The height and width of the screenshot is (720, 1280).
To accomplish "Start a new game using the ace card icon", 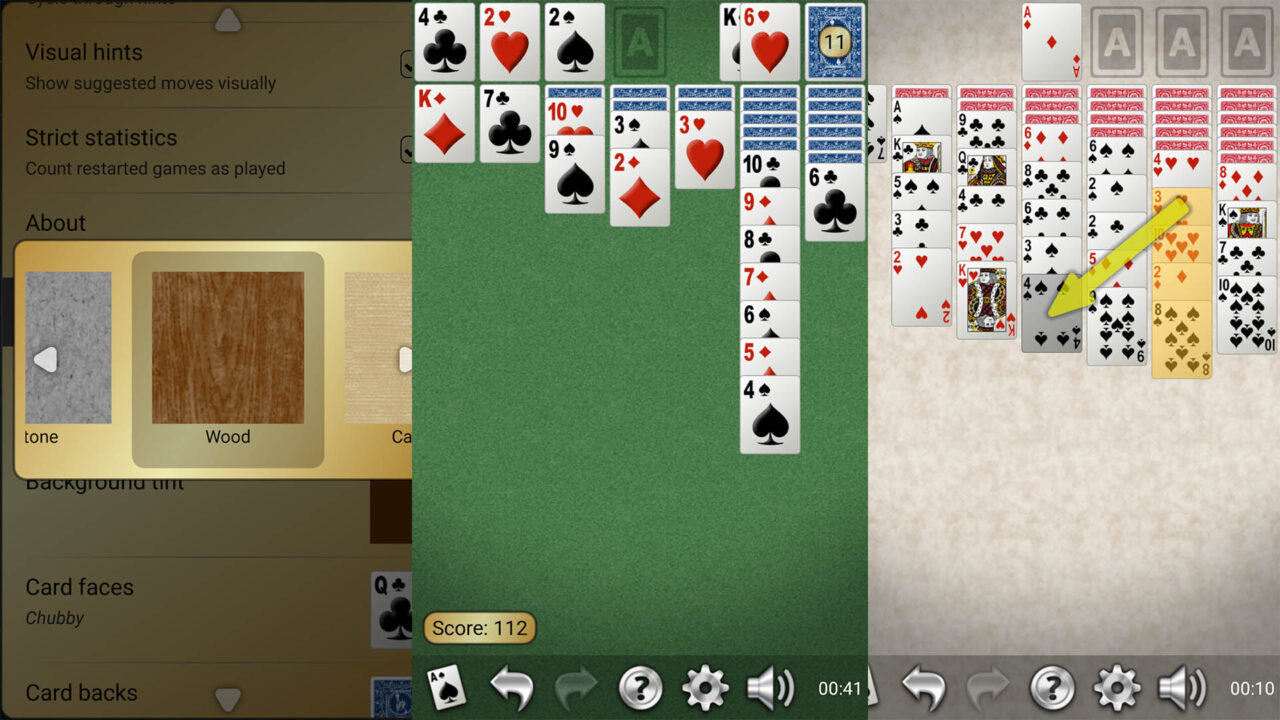I will click(446, 688).
